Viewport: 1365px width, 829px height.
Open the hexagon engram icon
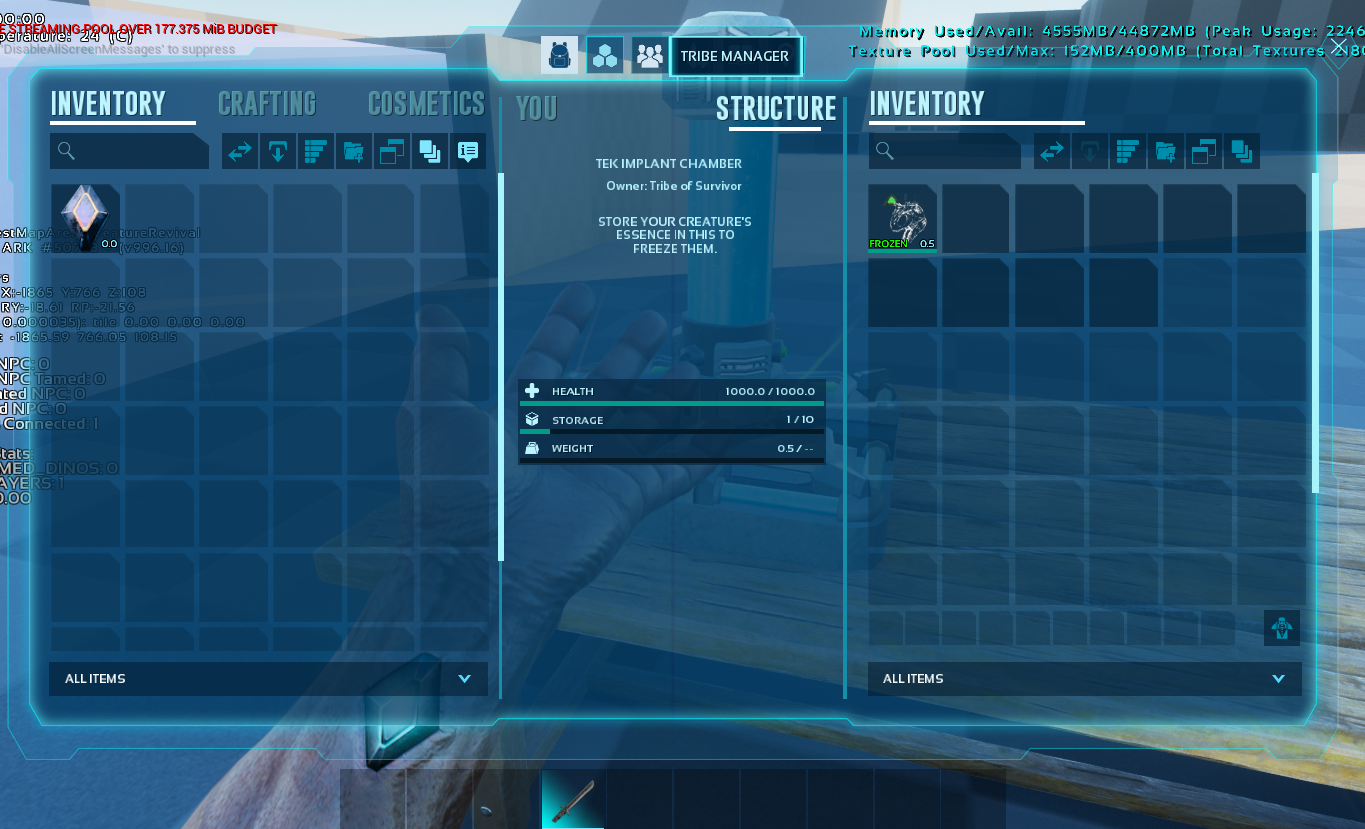point(605,55)
